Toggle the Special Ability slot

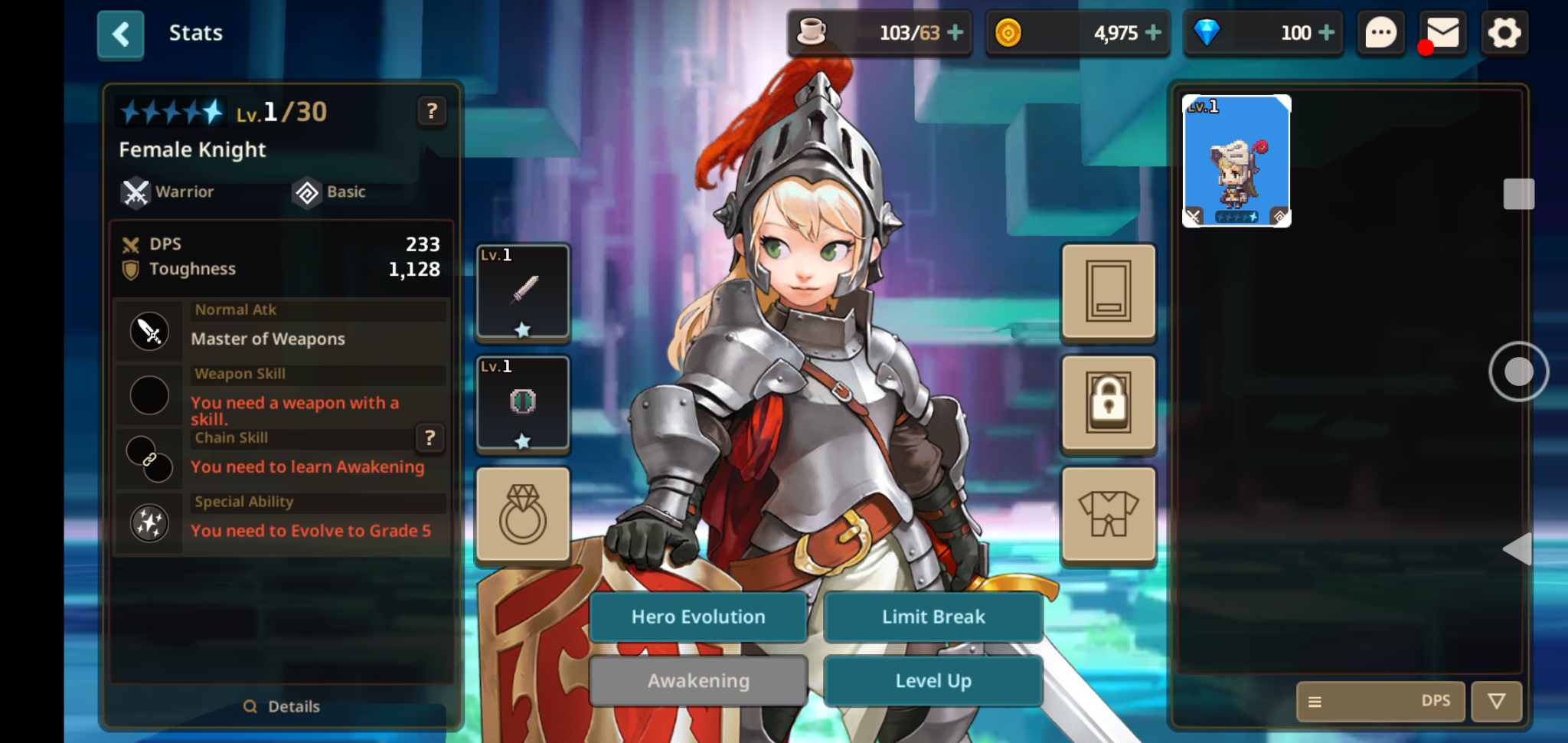point(149,523)
